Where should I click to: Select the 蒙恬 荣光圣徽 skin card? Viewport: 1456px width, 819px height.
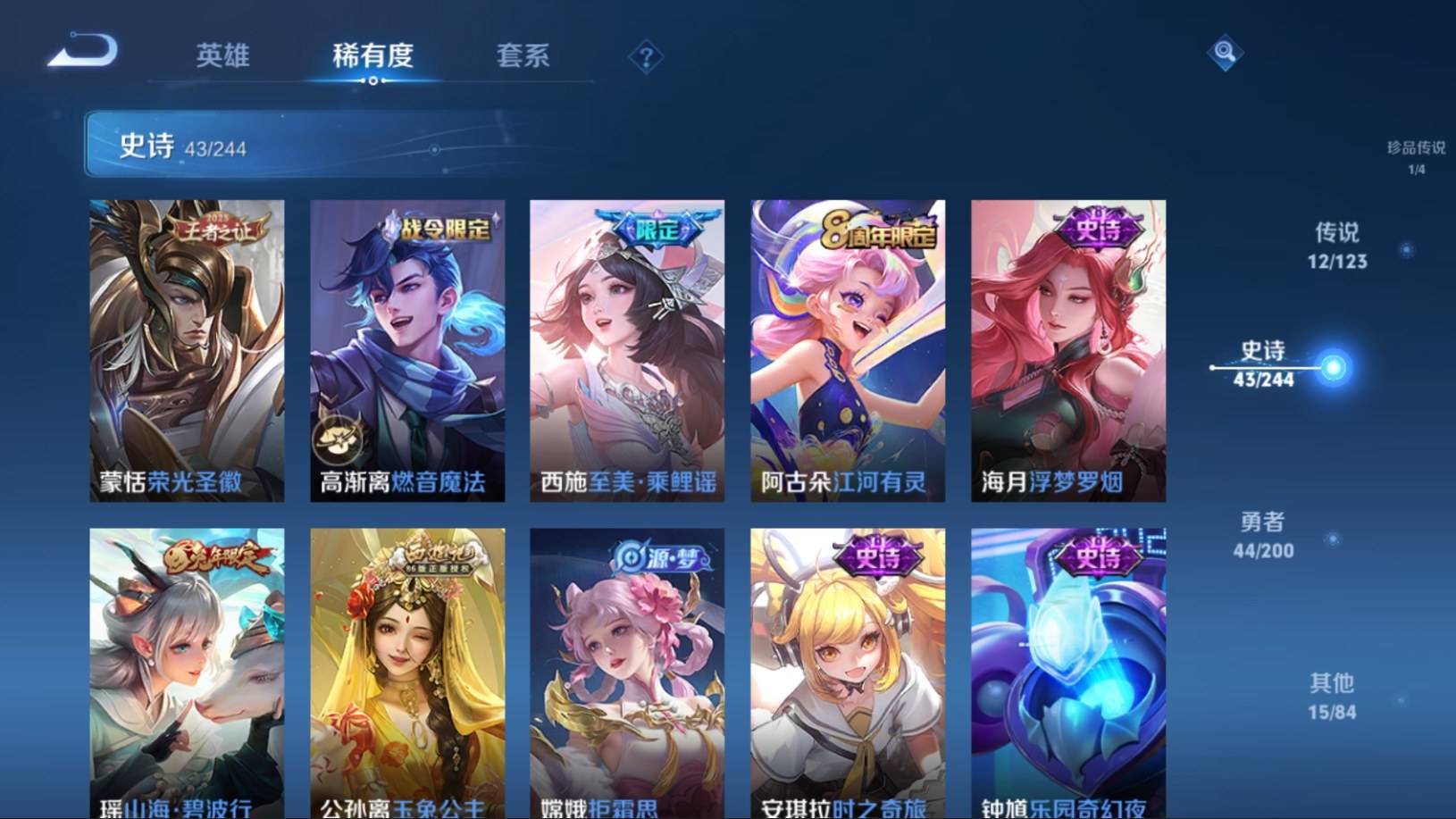tap(187, 350)
